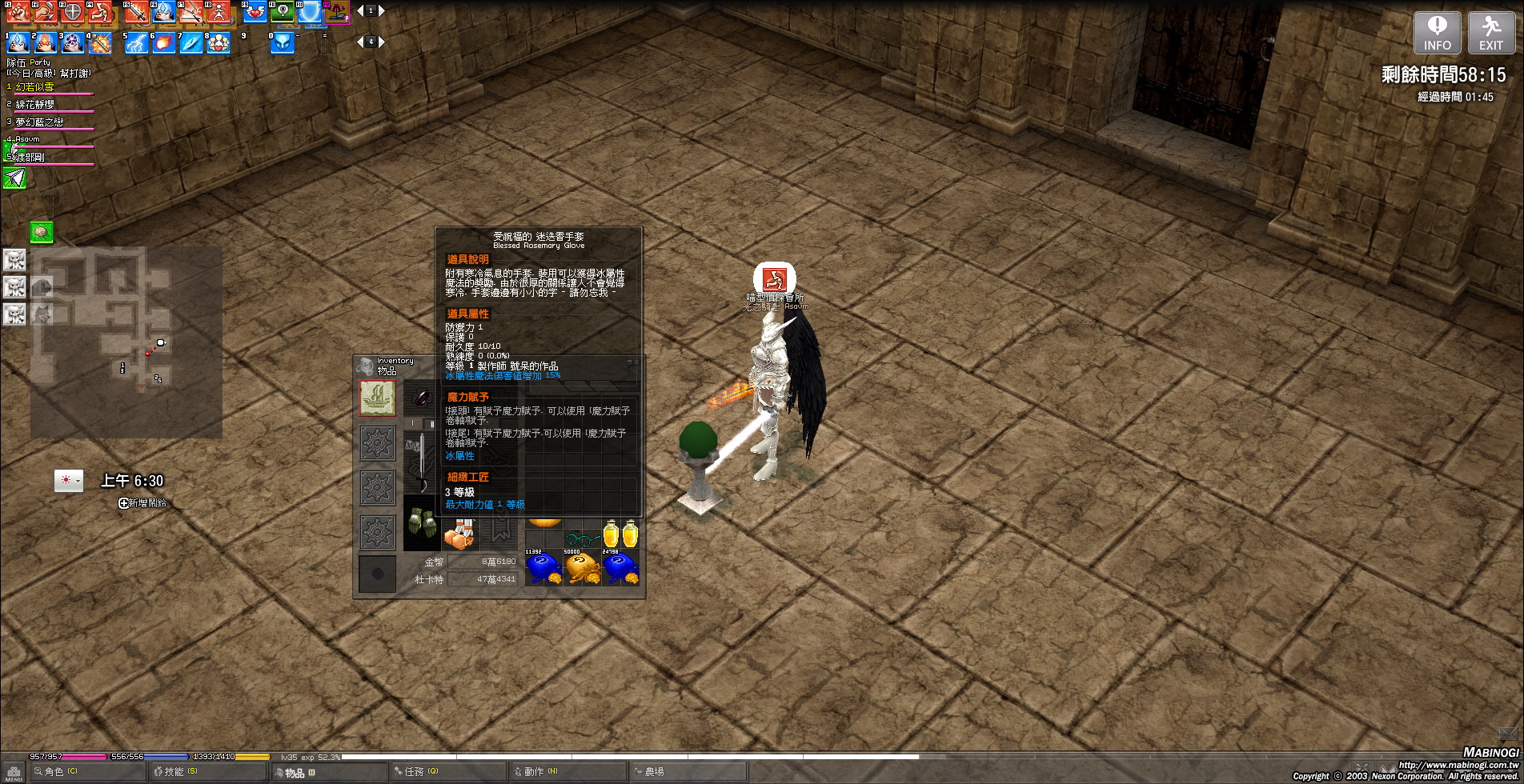Image resolution: width=1524 pixels, height=784 pixels.
Task: Activate the sword smash skill on F5
Action: point(136,11)
